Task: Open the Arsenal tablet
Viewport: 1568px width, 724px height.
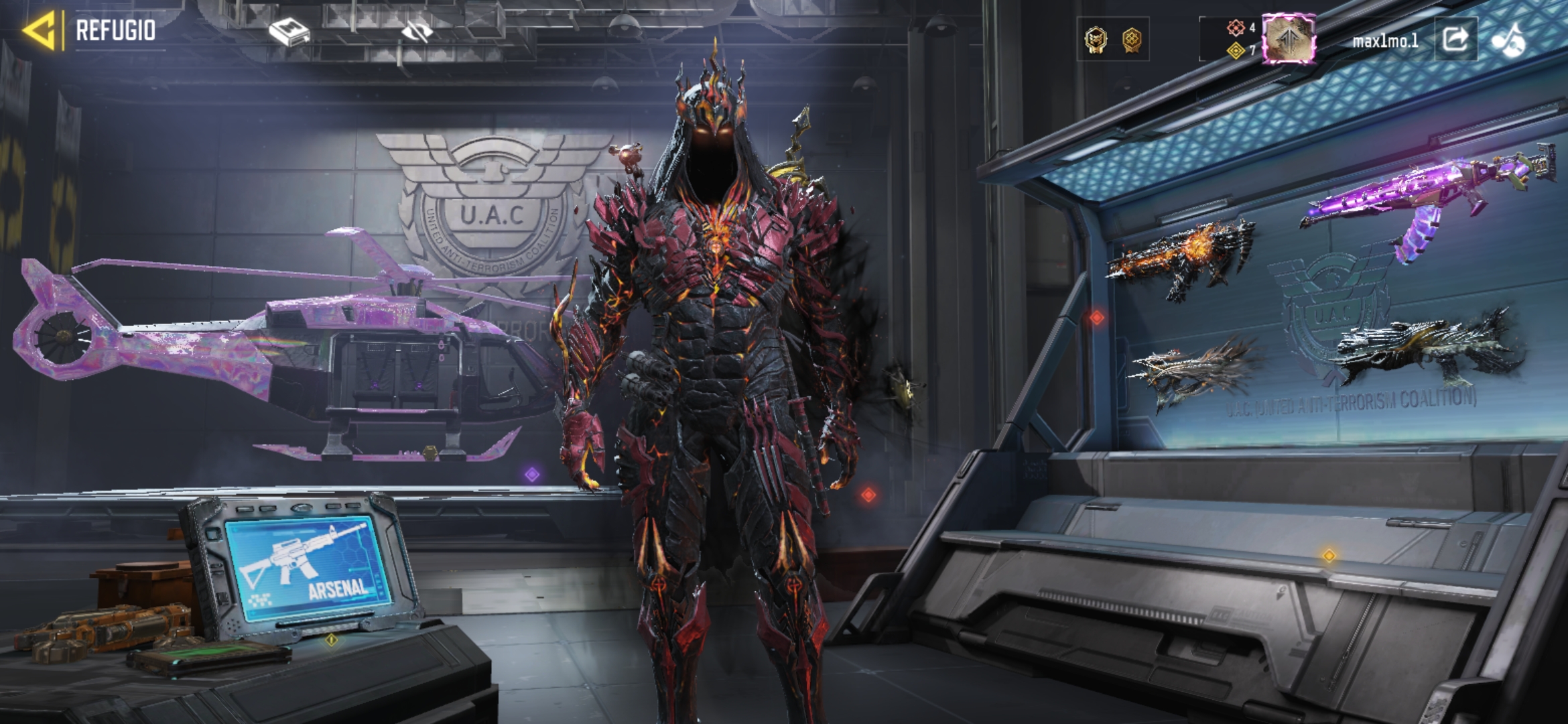Action: click(x=308, y=566)
